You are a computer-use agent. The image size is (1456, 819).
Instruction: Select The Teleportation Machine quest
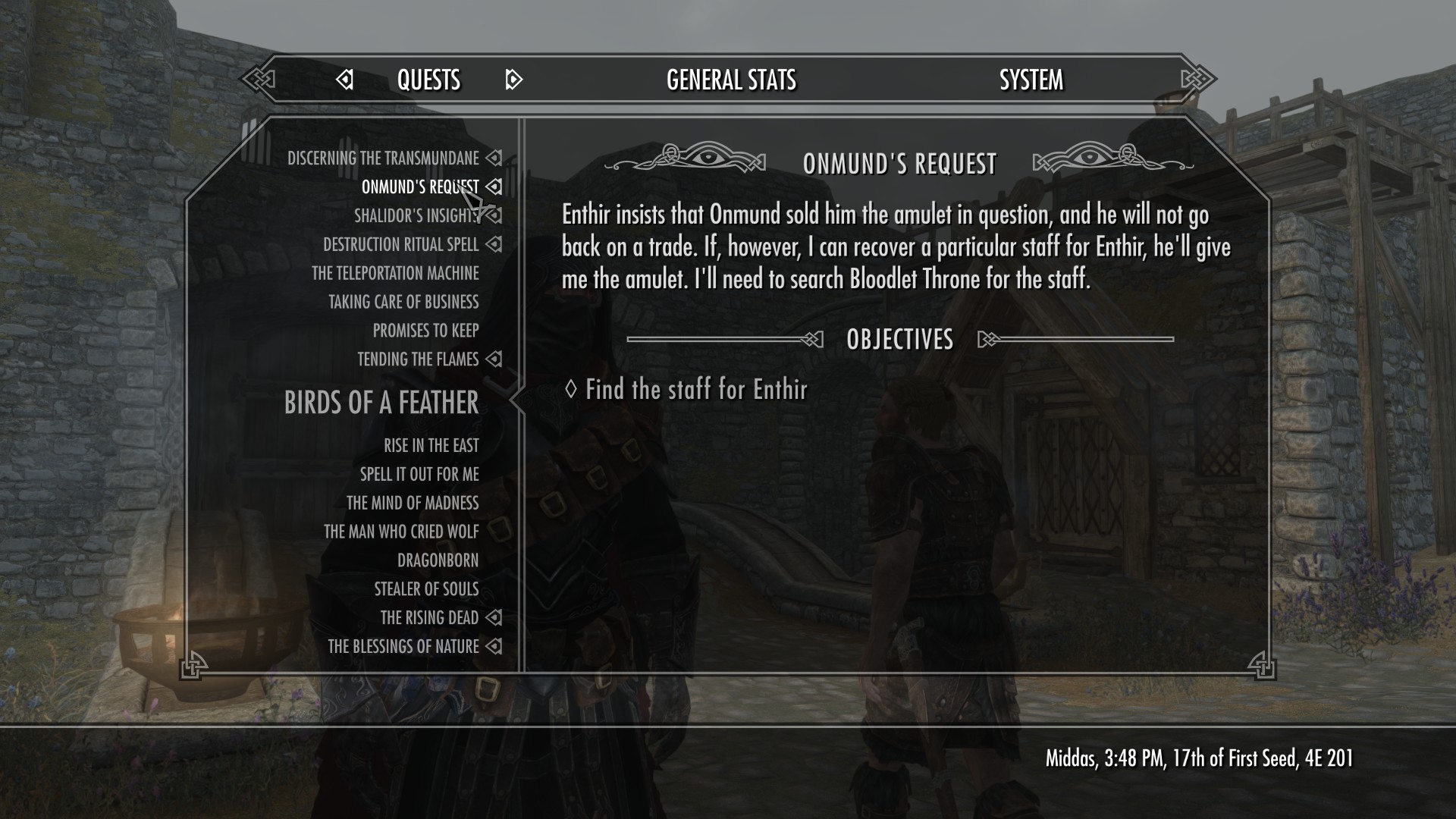[x=395, y=274]
